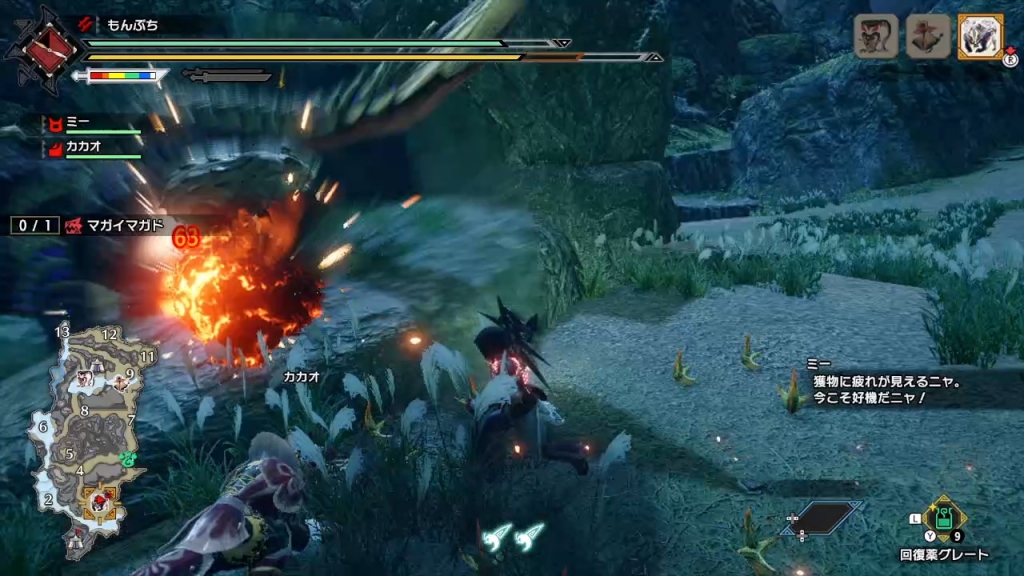Select the highlighted Magnamalo target icon
The width and height of the screenshot is (1024, 576).
coord(980,37)
